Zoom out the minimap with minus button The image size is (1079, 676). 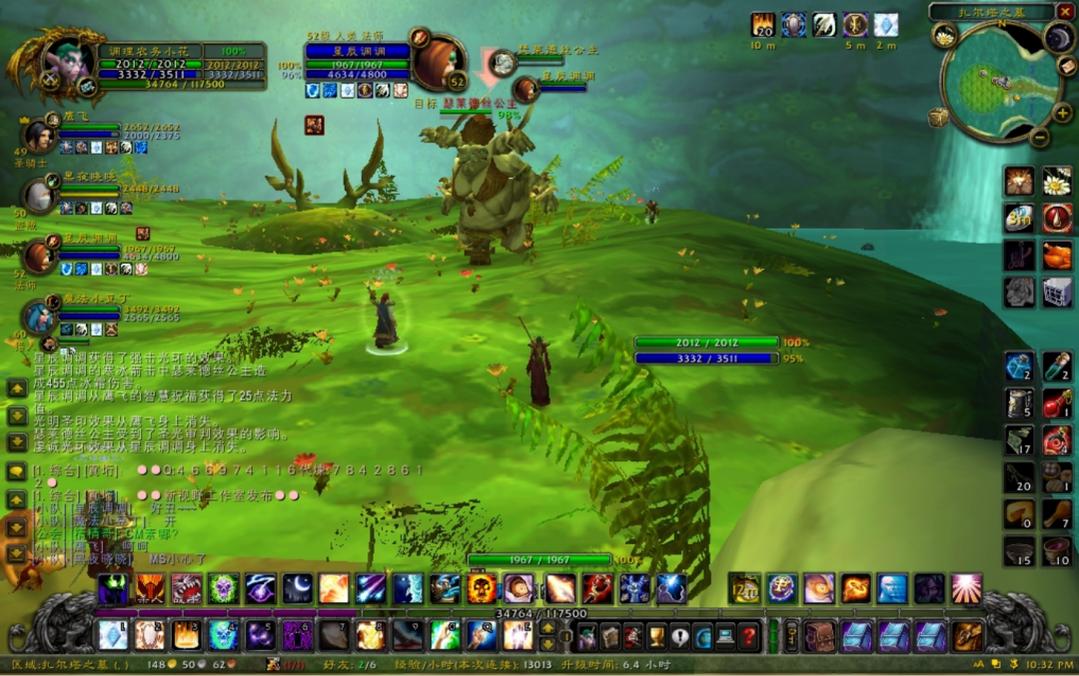click(x=1040, y=138)
